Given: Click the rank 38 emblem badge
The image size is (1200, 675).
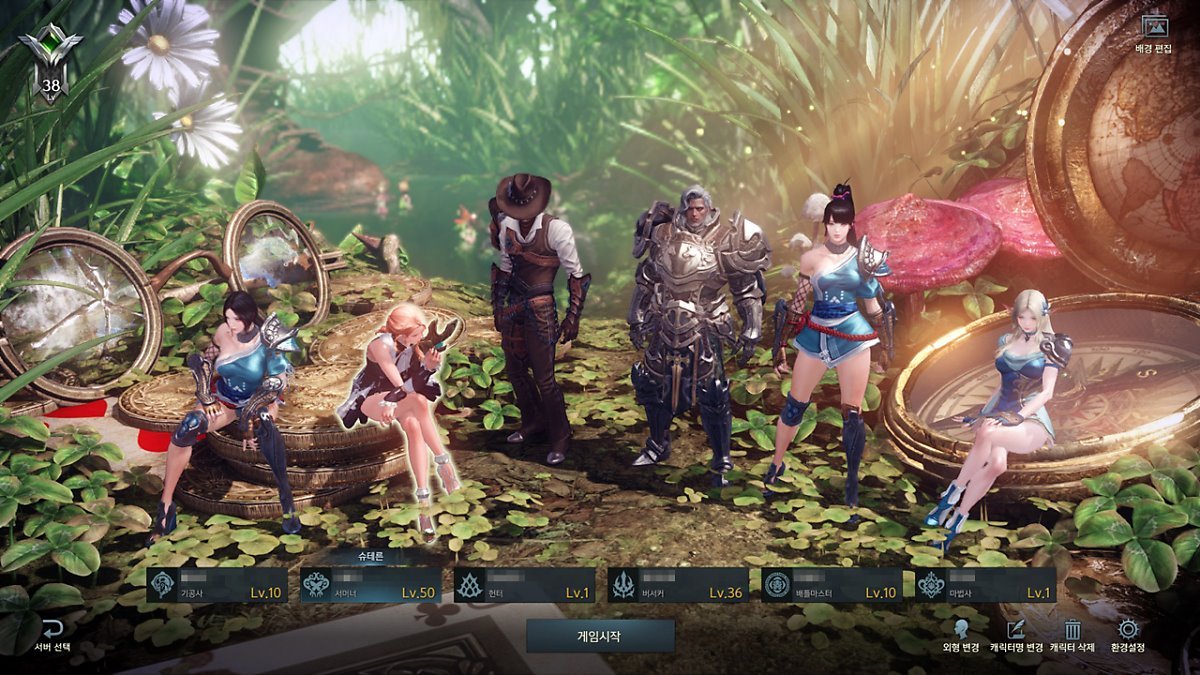Looking at the screenshot, I should pyautogui.click(x=49, y=62).
